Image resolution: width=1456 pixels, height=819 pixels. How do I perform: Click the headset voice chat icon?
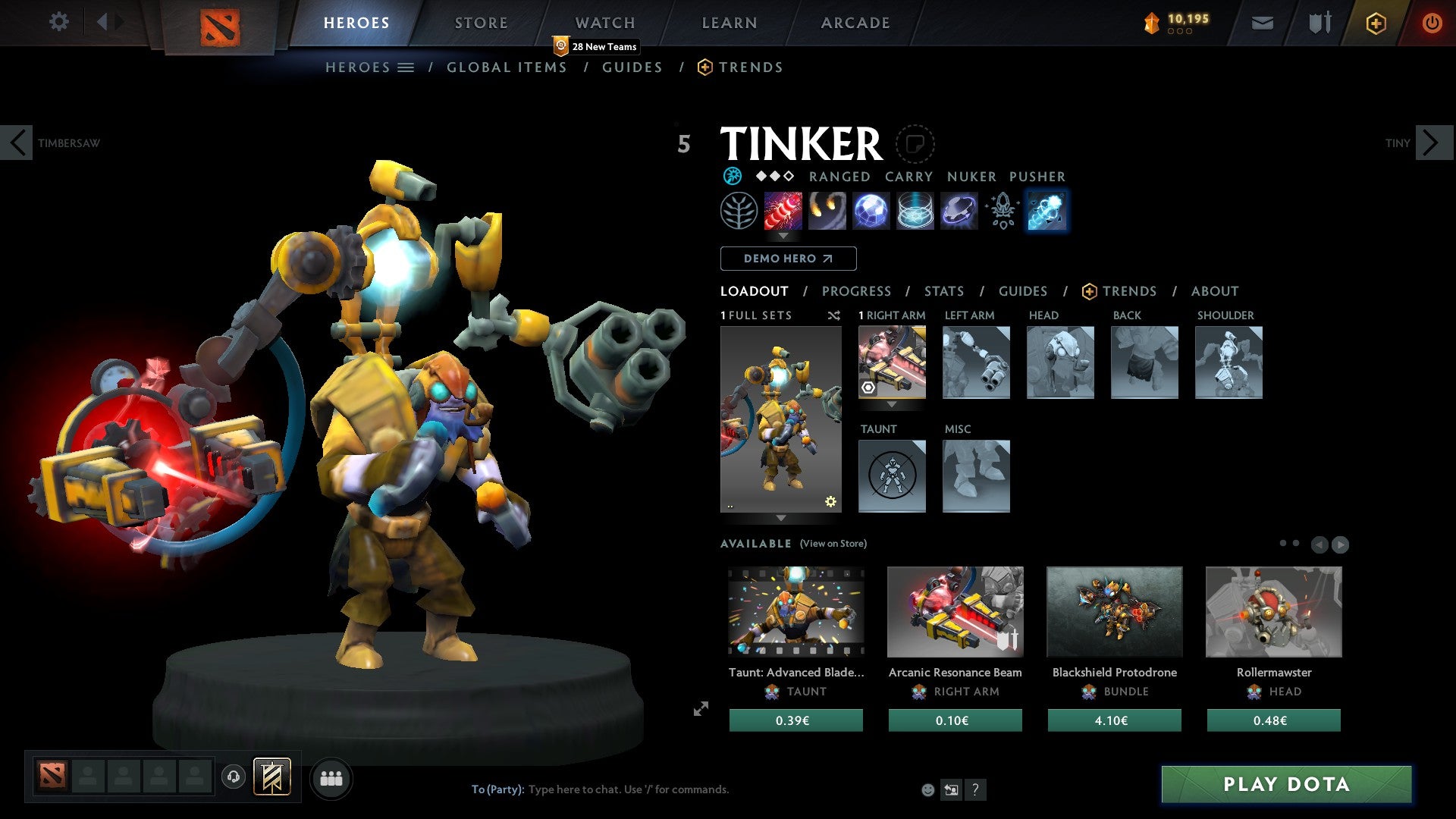(234, 778)
